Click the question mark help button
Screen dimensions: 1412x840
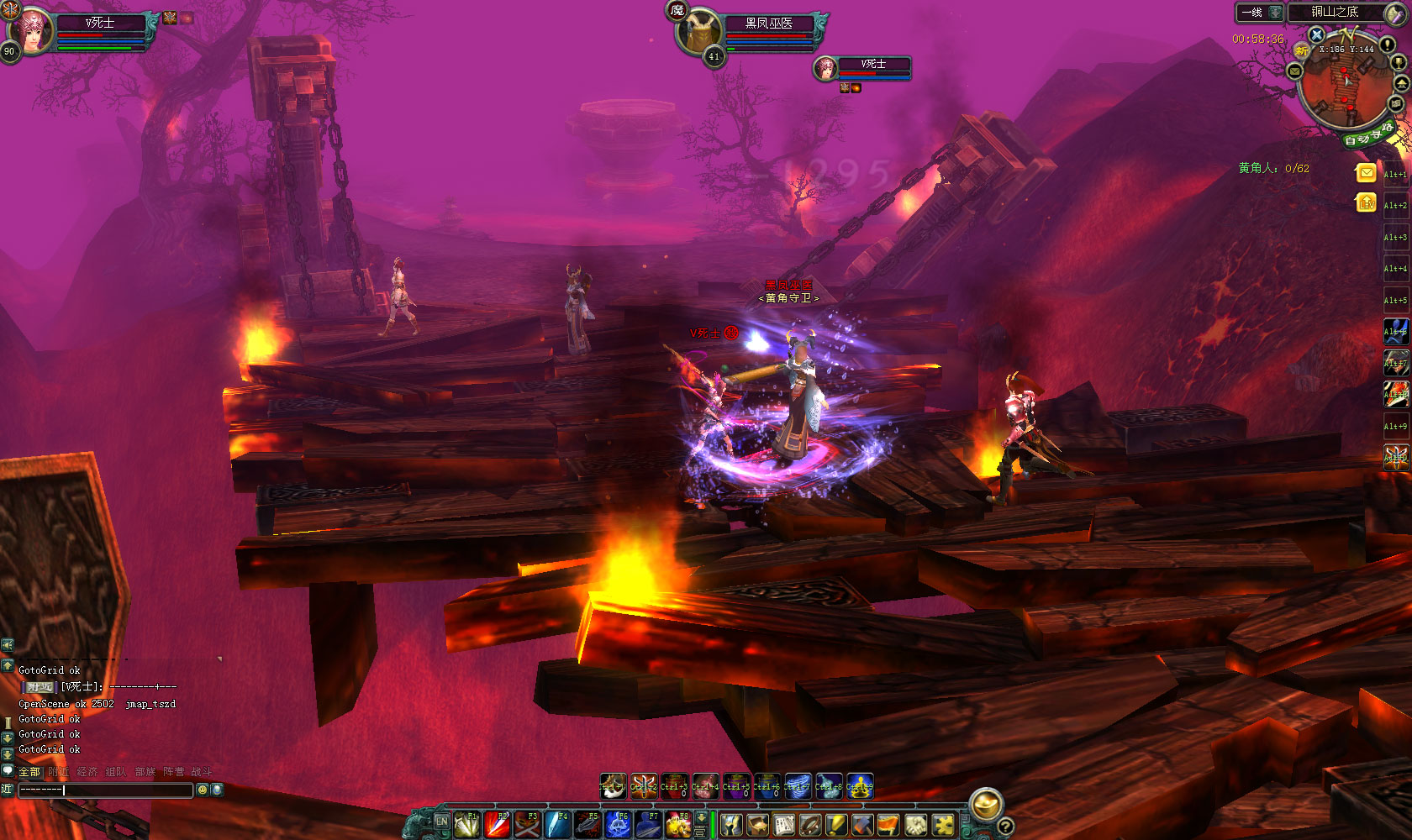tap(1005, 827)
